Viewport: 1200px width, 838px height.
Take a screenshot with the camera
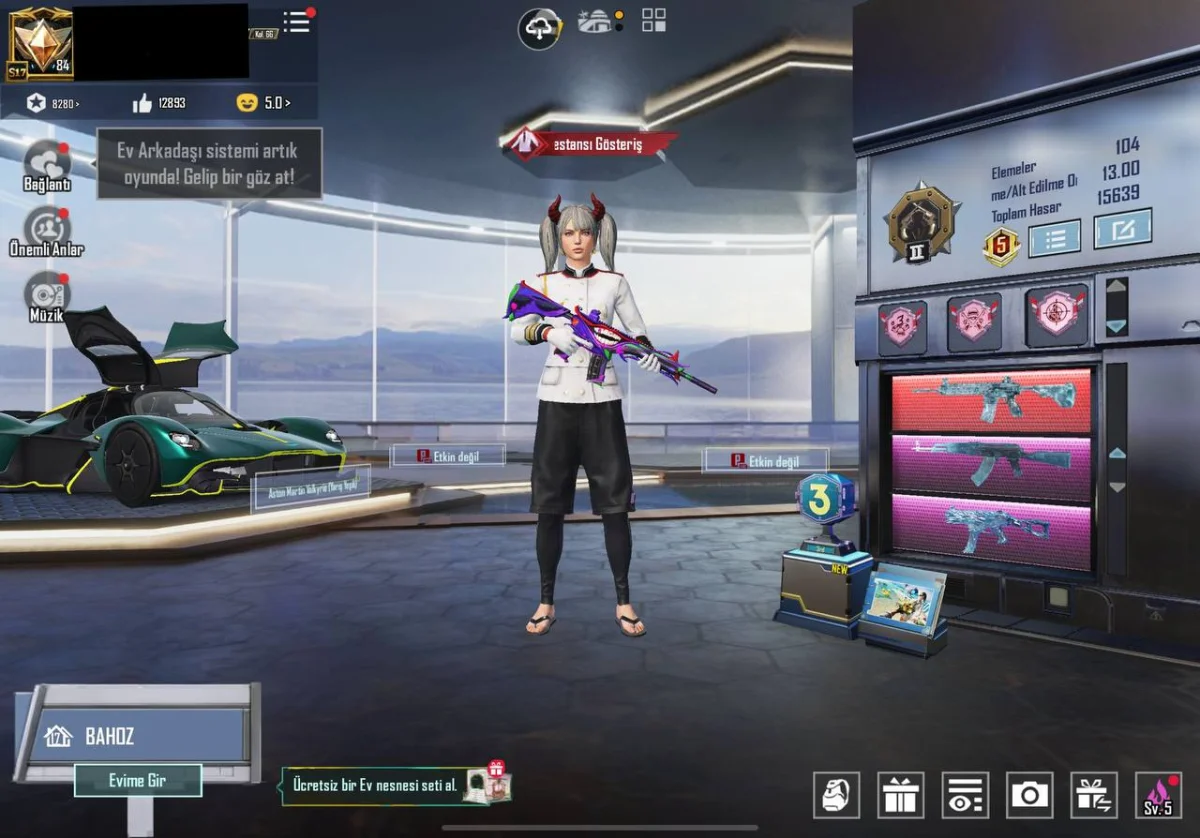pyautogui.click(x=1030, y=795)
